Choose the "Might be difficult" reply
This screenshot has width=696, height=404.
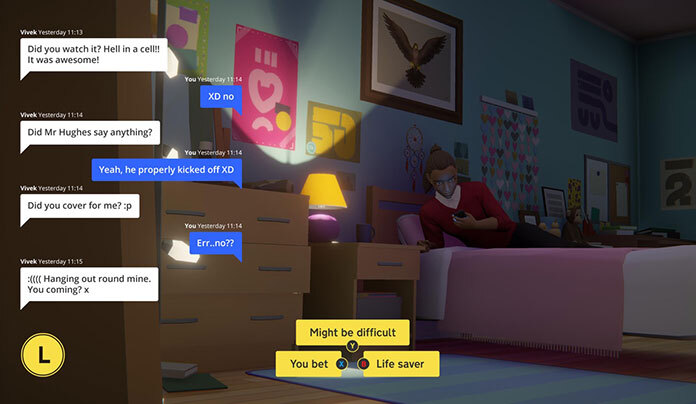[x=352, y=332]
